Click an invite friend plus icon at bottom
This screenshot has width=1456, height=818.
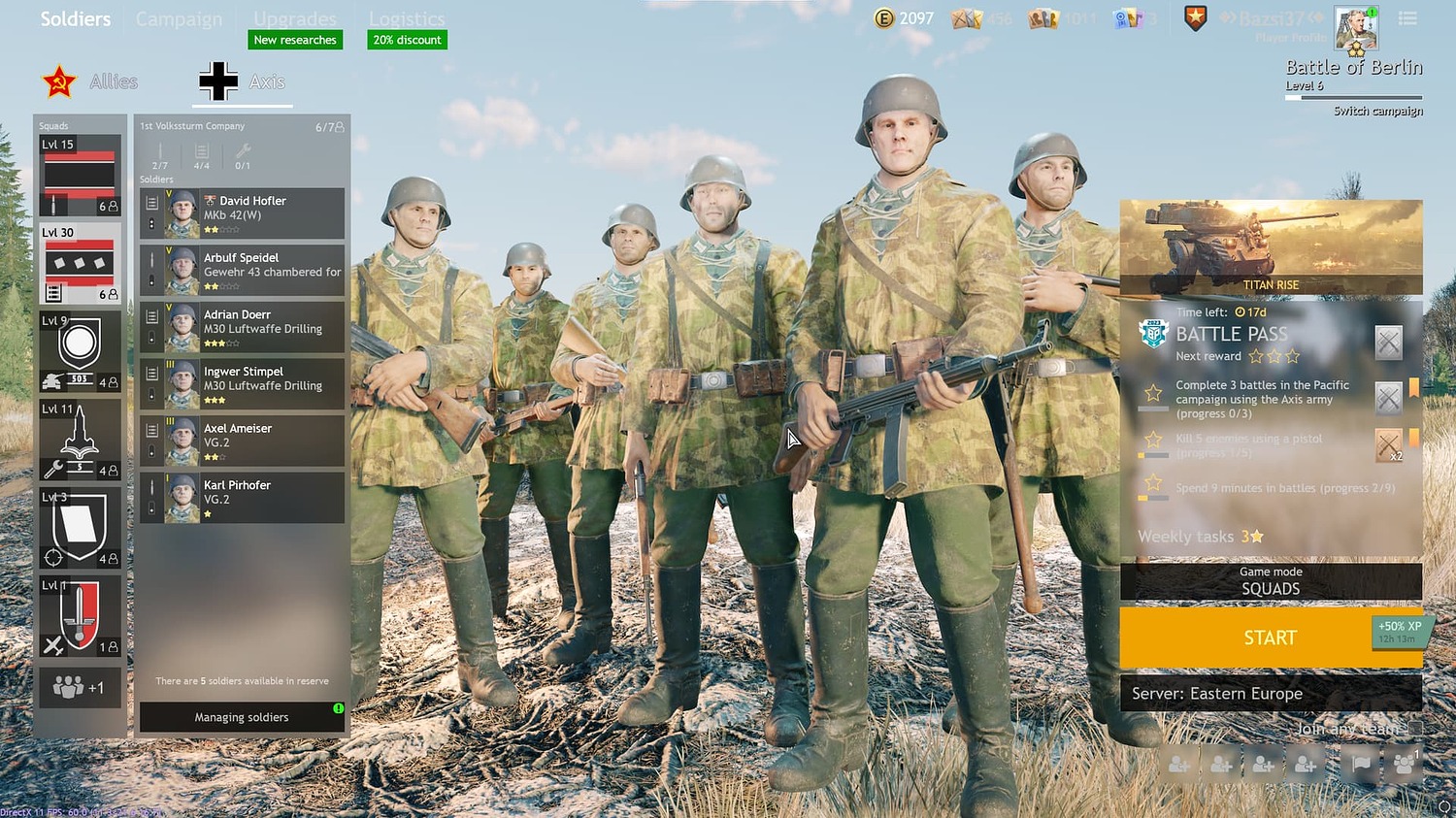pyautogui.click(x=1178, y=764)
